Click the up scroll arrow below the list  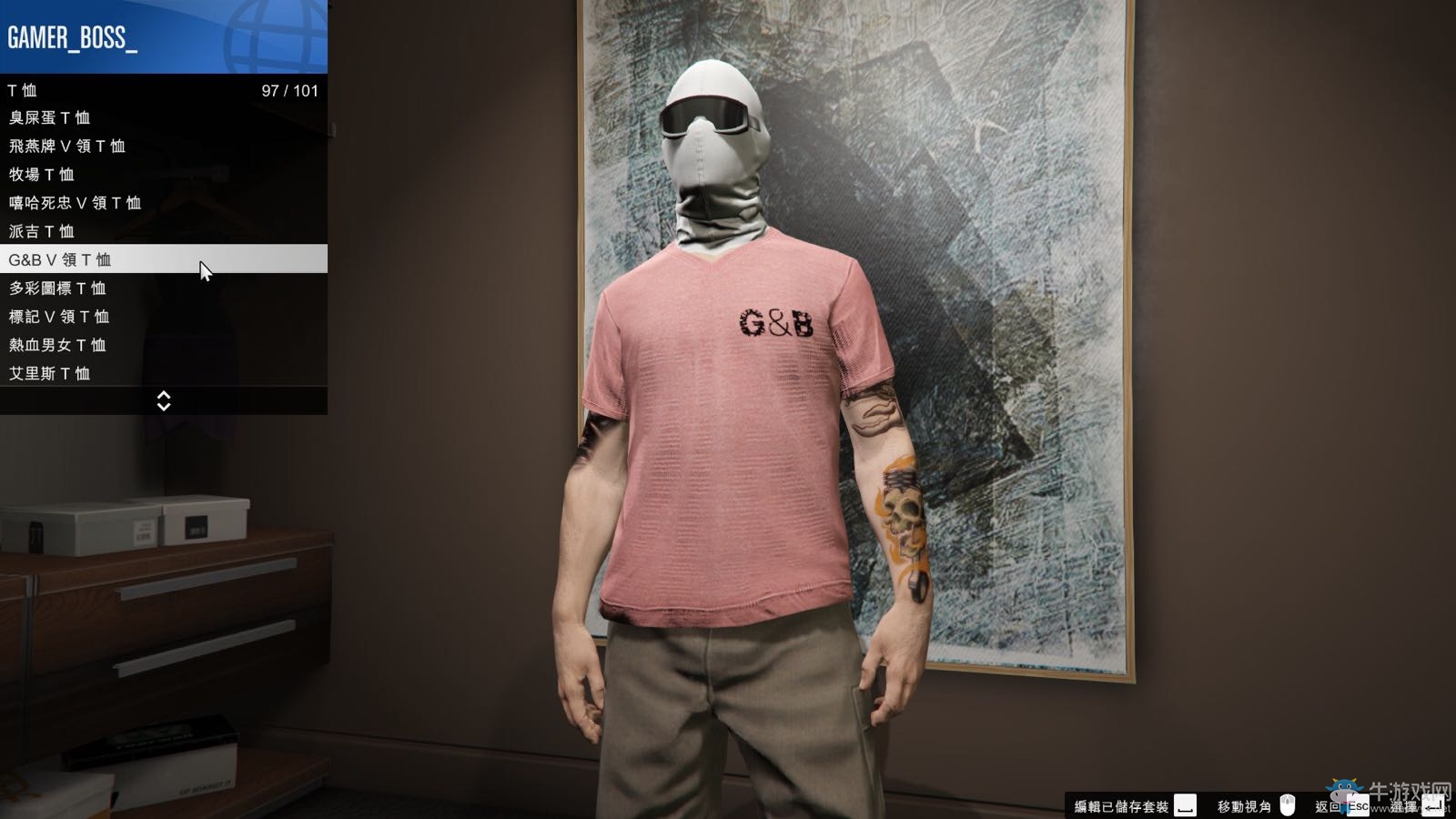(x=164, y=396)
